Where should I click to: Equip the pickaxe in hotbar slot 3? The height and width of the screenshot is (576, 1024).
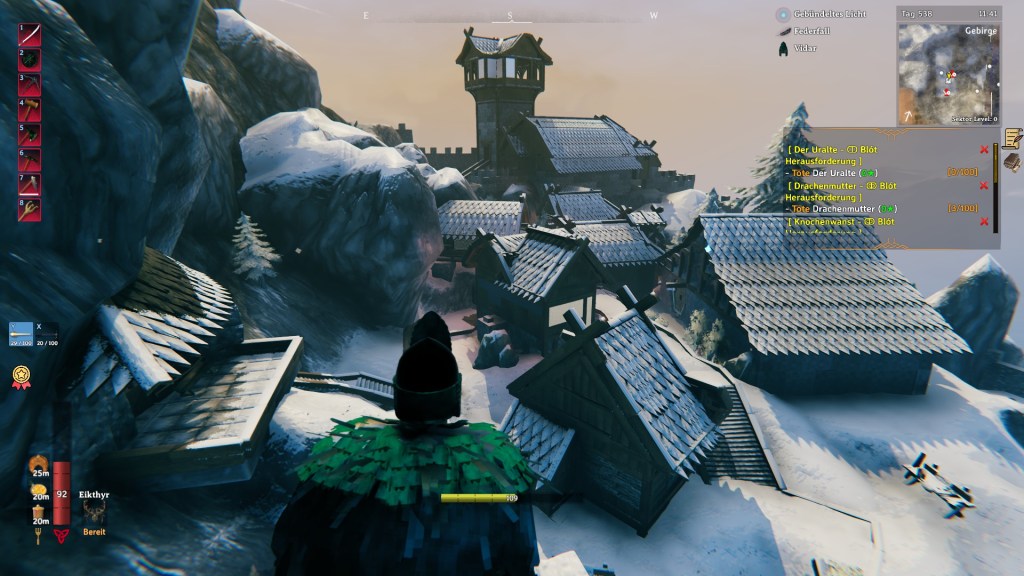pyautogui.click(x=29, y=85)
